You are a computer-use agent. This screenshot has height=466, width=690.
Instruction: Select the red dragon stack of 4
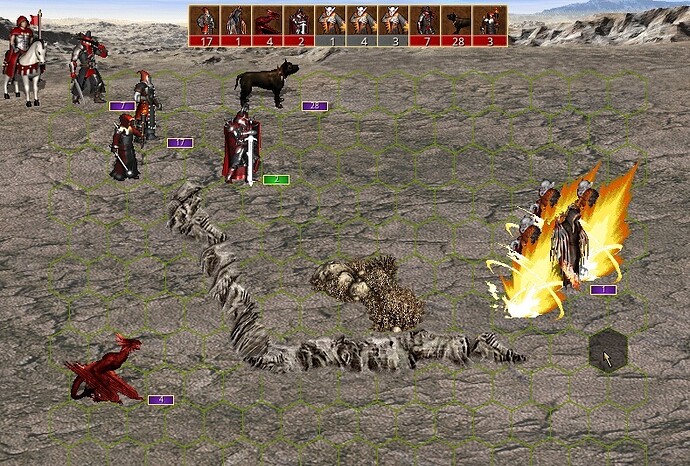click(105, 372)
